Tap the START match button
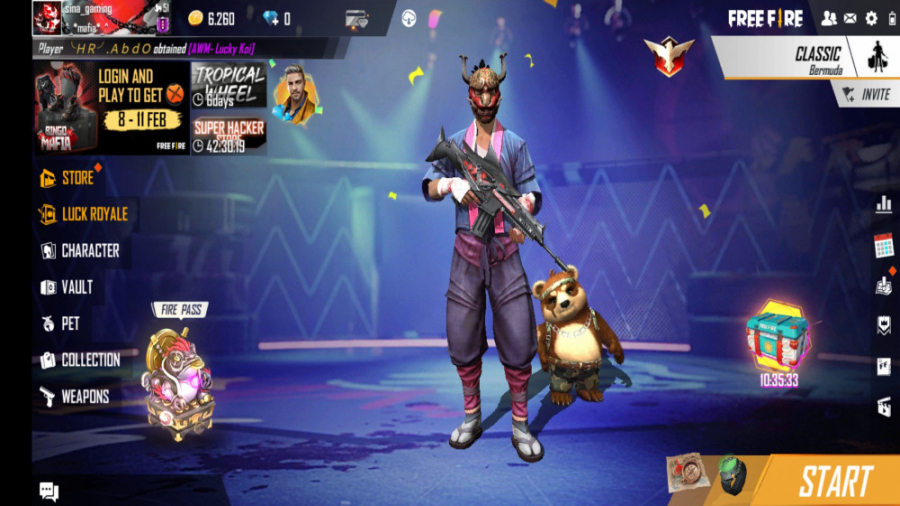This screenshot has width=900, height=506. (835, 481)
